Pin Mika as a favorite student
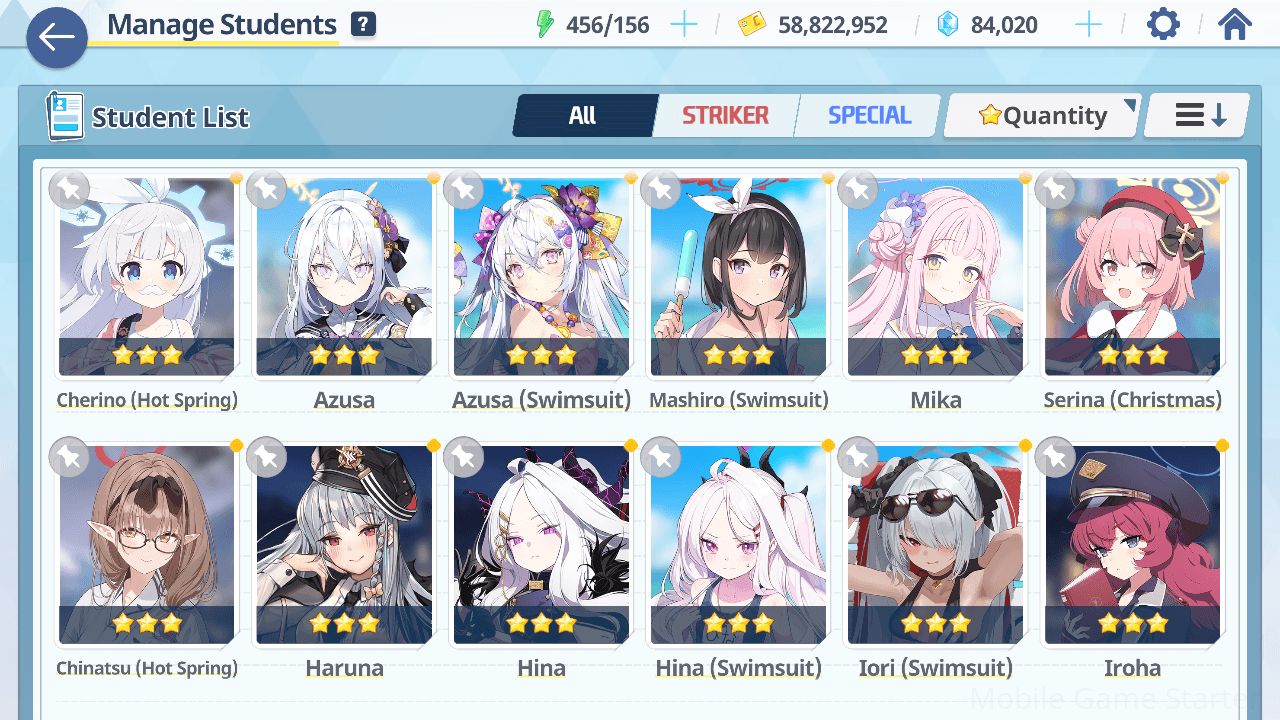The width and height of the screenshot is (1280, 720). [858, 189]
